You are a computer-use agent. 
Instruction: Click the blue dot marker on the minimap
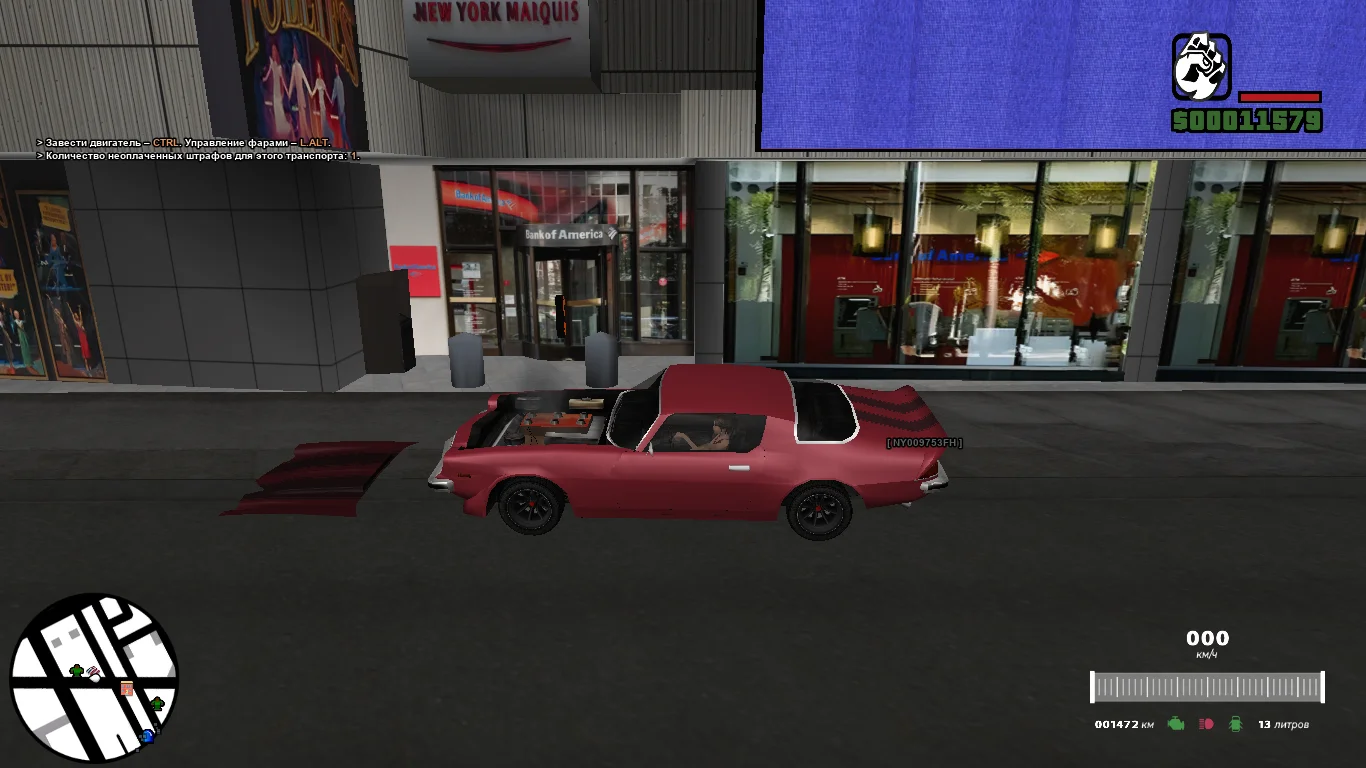(148, 736)
